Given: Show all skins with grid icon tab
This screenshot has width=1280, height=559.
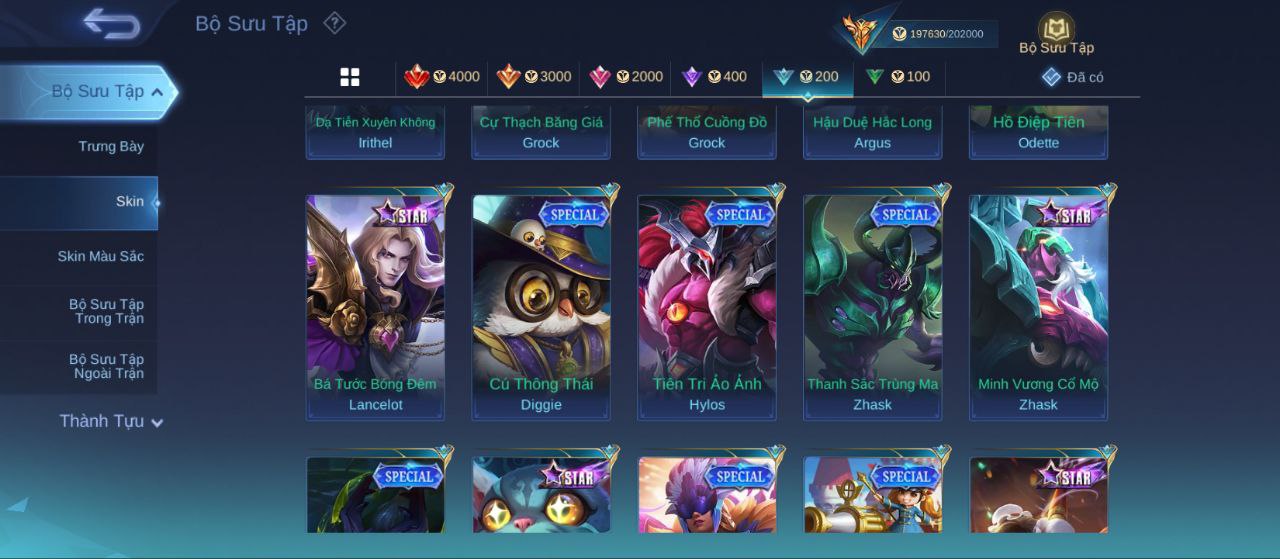Looking at the screenshot, I should click(x=350, y=77).
